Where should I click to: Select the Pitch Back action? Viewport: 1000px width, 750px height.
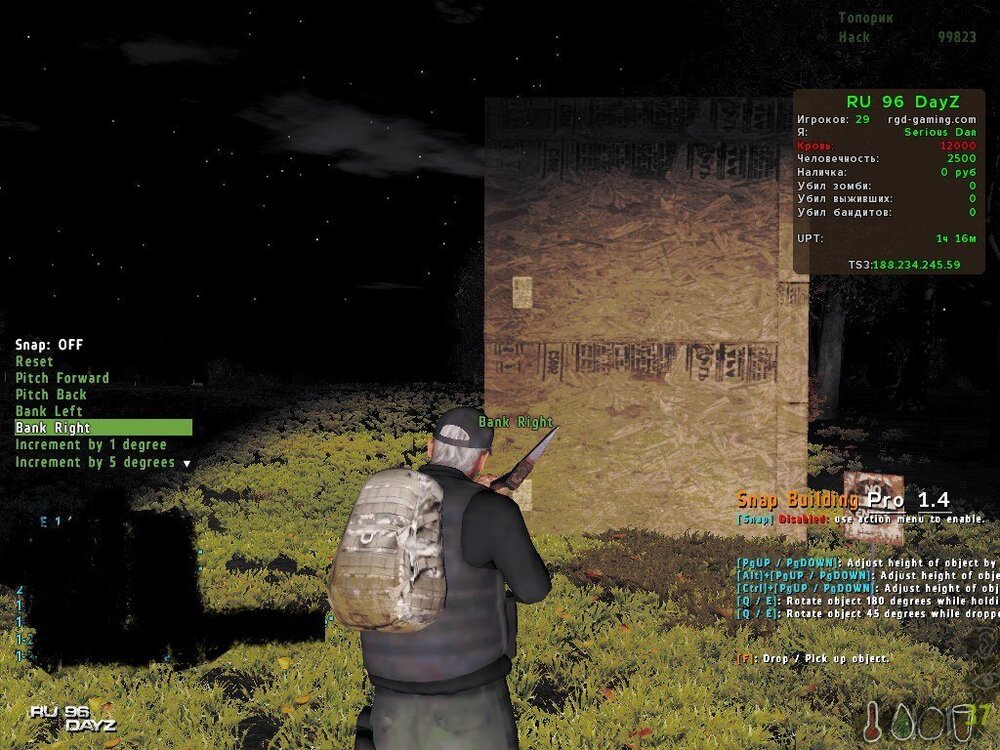(51, 395)
